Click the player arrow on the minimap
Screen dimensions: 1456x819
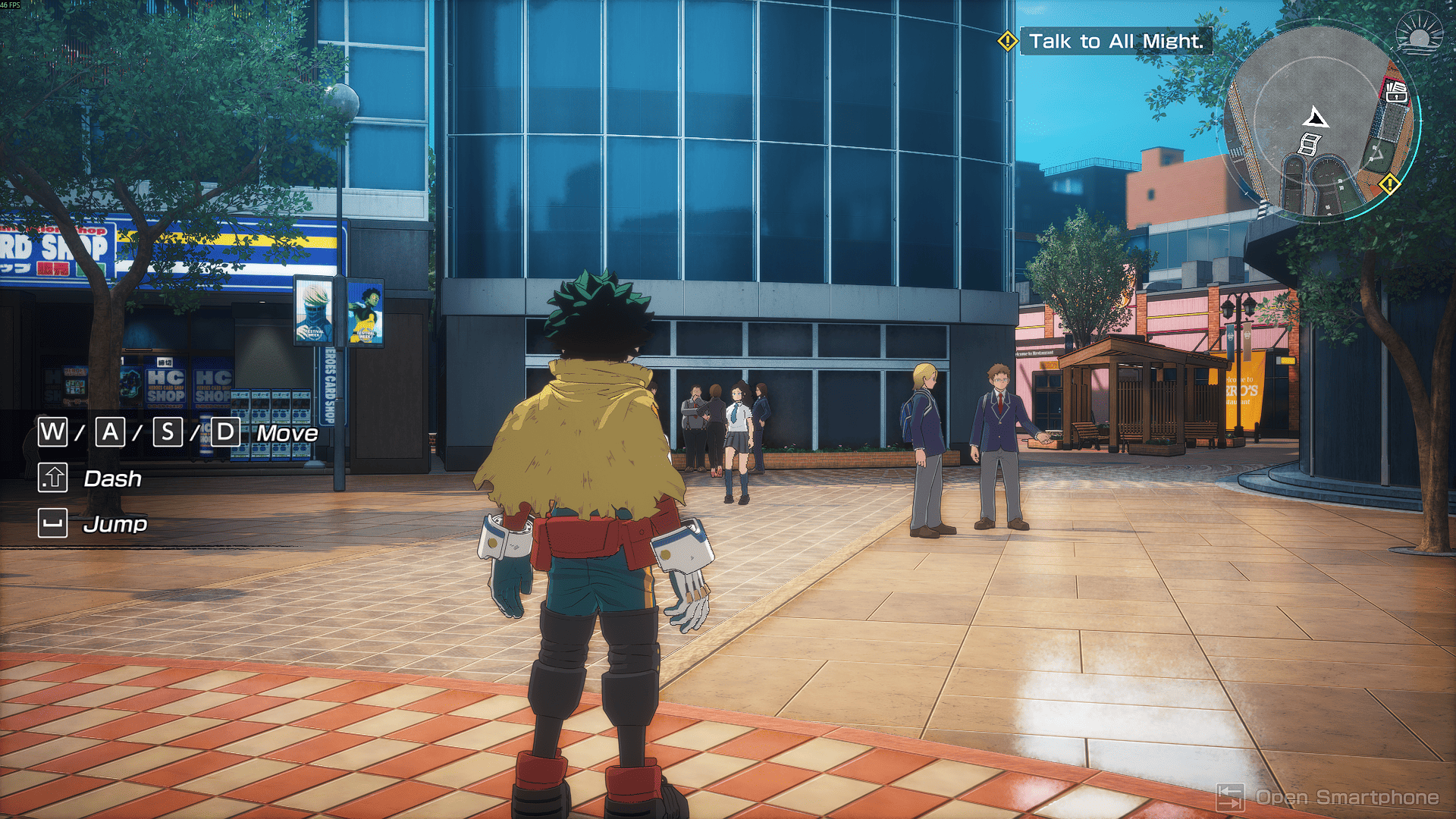(1316, 118)
